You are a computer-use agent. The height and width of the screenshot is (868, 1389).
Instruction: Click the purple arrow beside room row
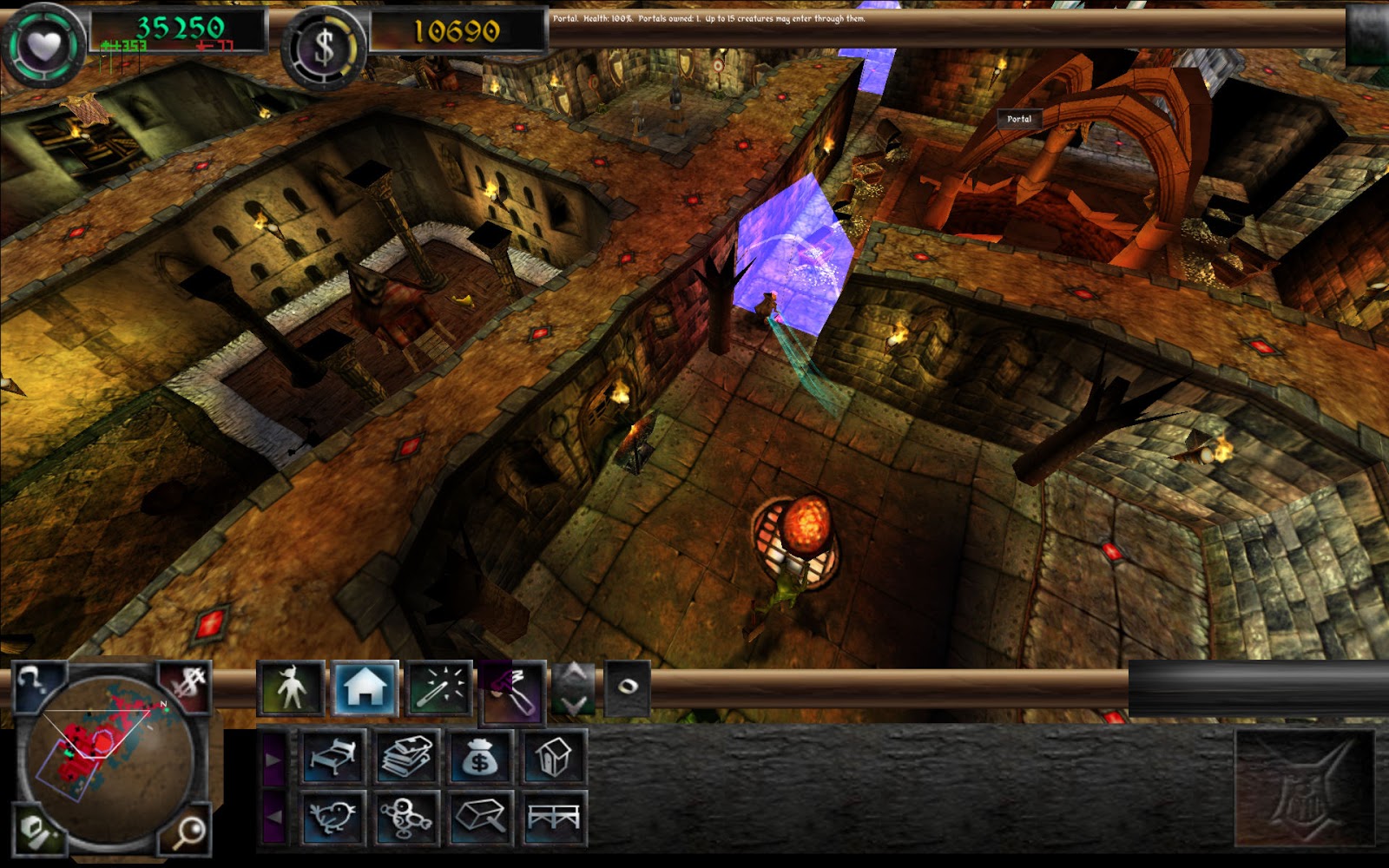(272, 758)
